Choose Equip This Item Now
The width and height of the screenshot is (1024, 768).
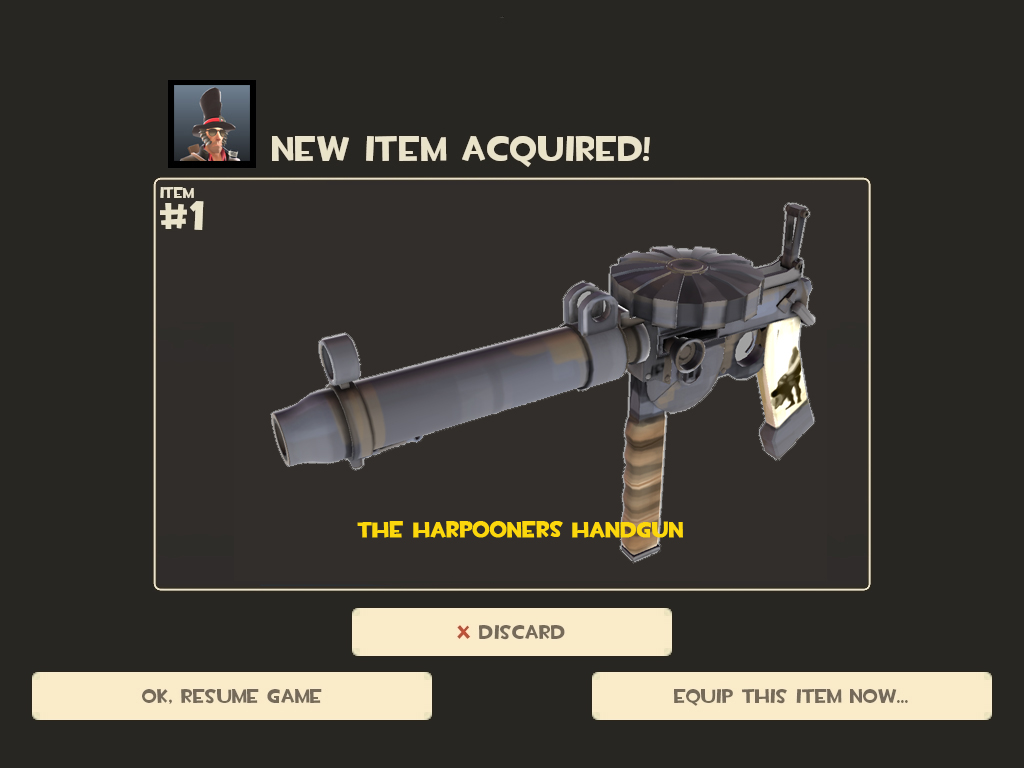point(791,696)
